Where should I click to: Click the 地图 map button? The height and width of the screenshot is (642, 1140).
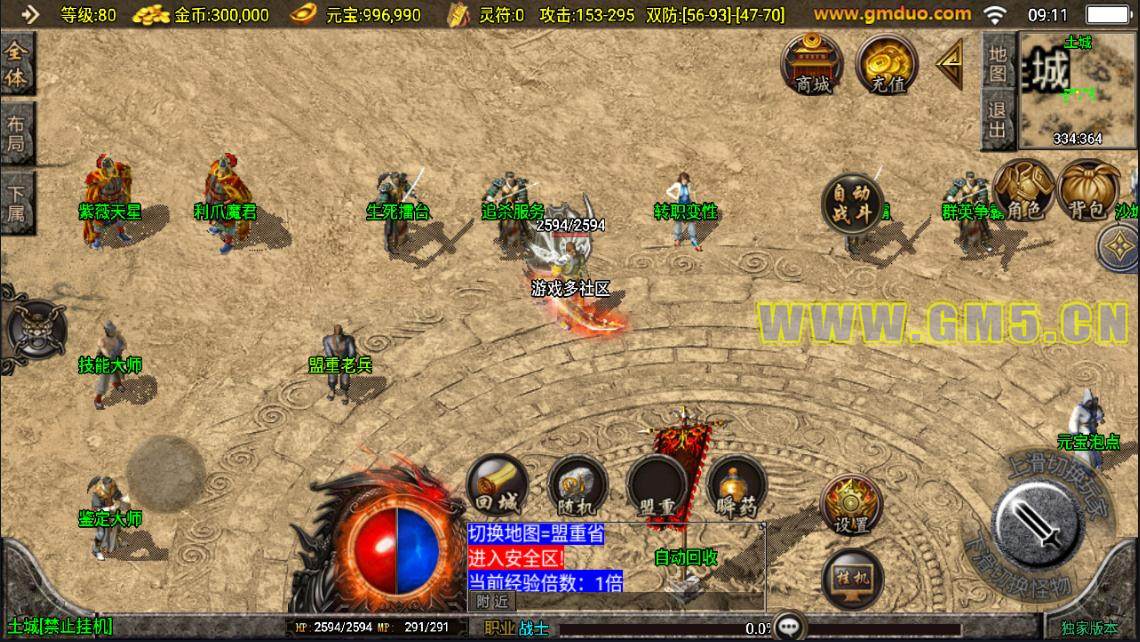point(997,62)
